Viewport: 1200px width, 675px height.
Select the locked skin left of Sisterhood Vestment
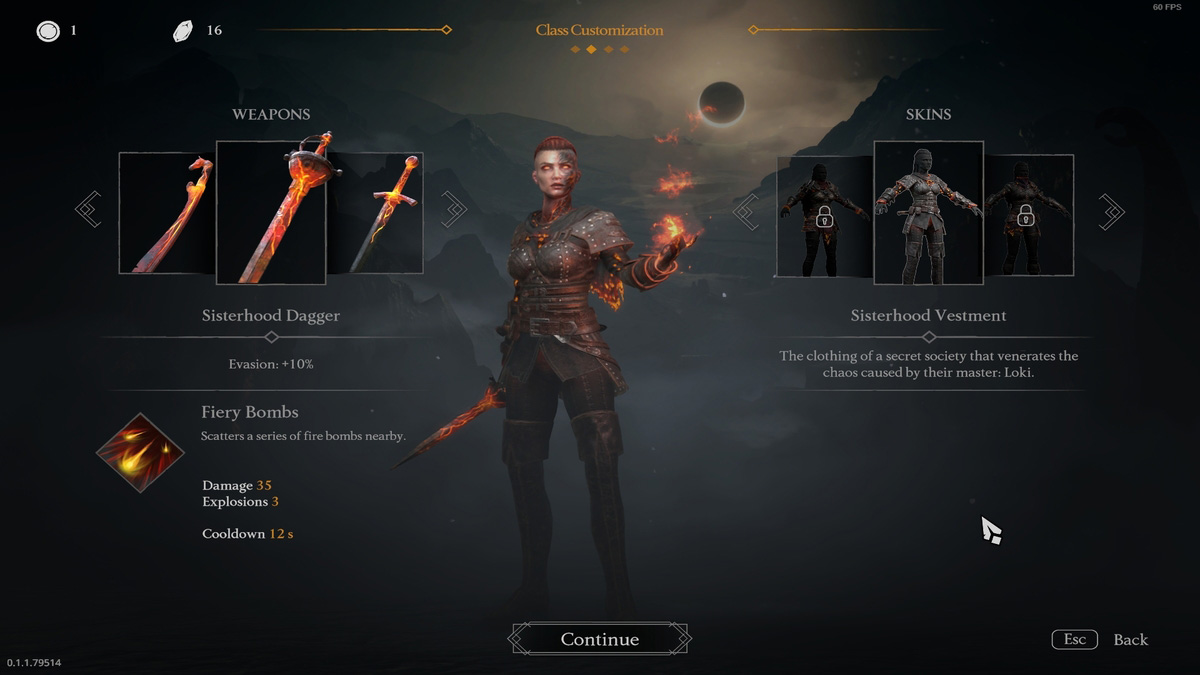pos(824,216)
